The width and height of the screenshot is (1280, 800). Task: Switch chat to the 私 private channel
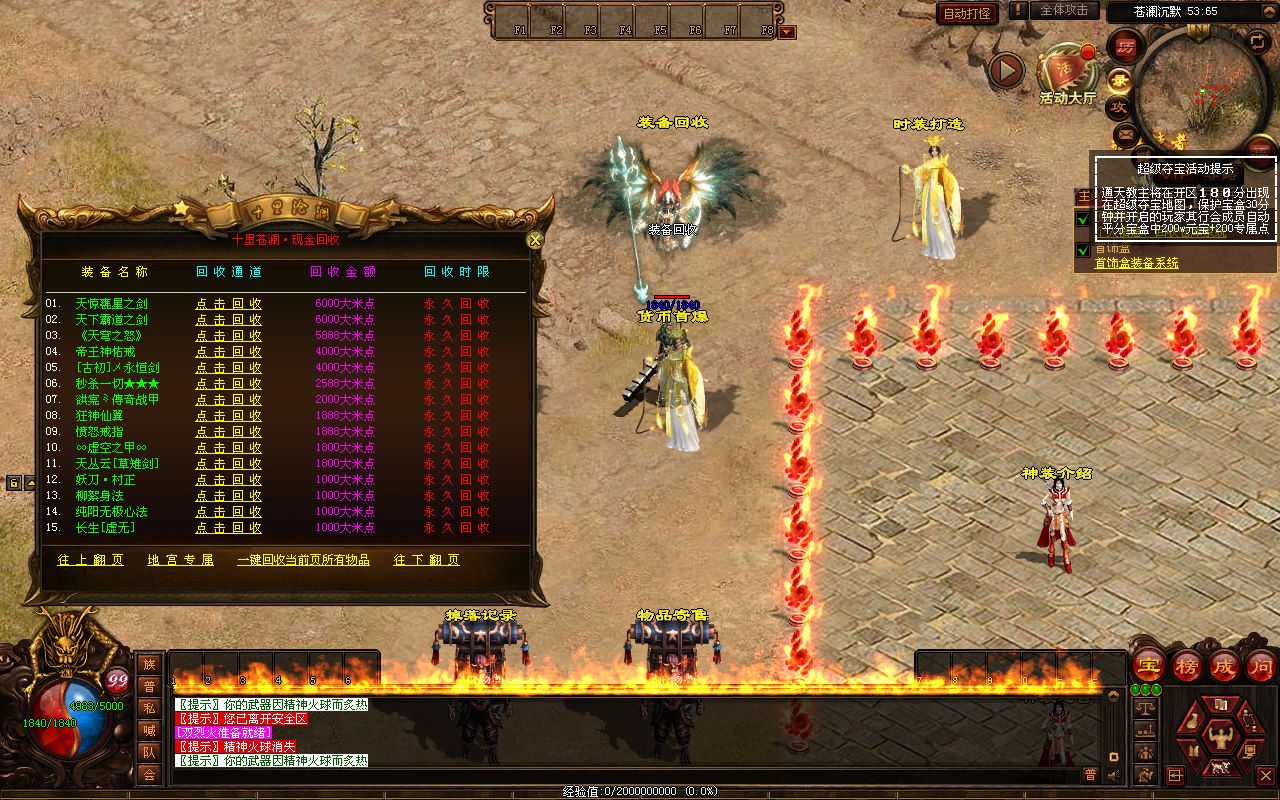tap(149, 708)
